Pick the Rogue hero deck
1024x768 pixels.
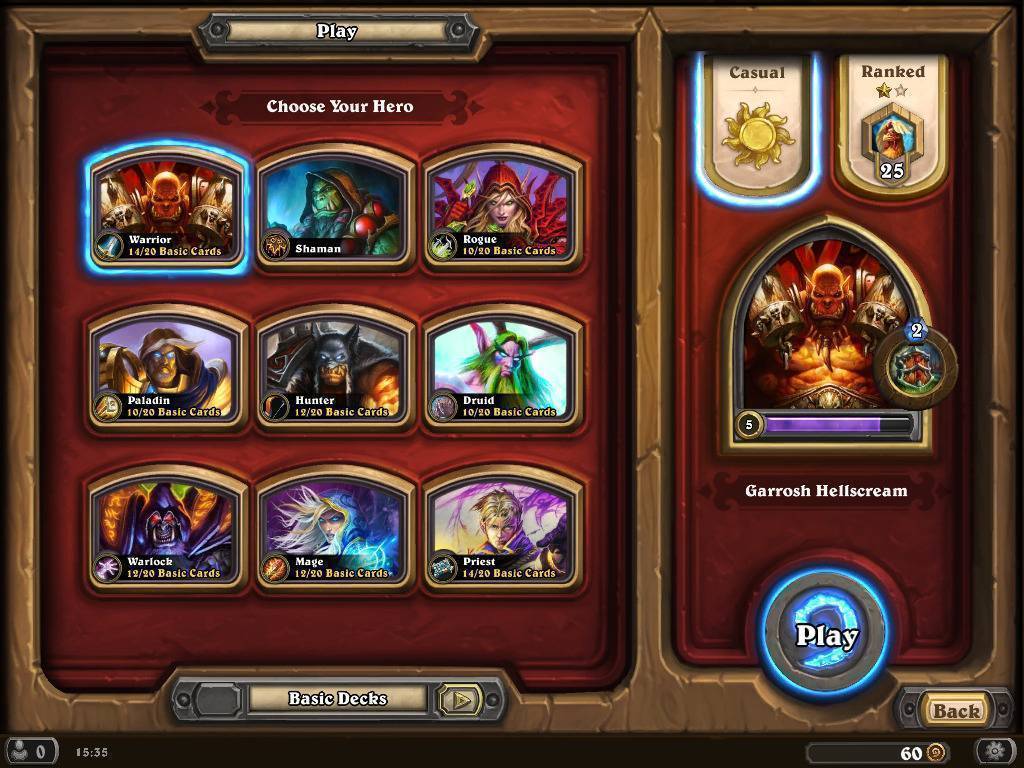pyautogui.click(x=503, y=208)
